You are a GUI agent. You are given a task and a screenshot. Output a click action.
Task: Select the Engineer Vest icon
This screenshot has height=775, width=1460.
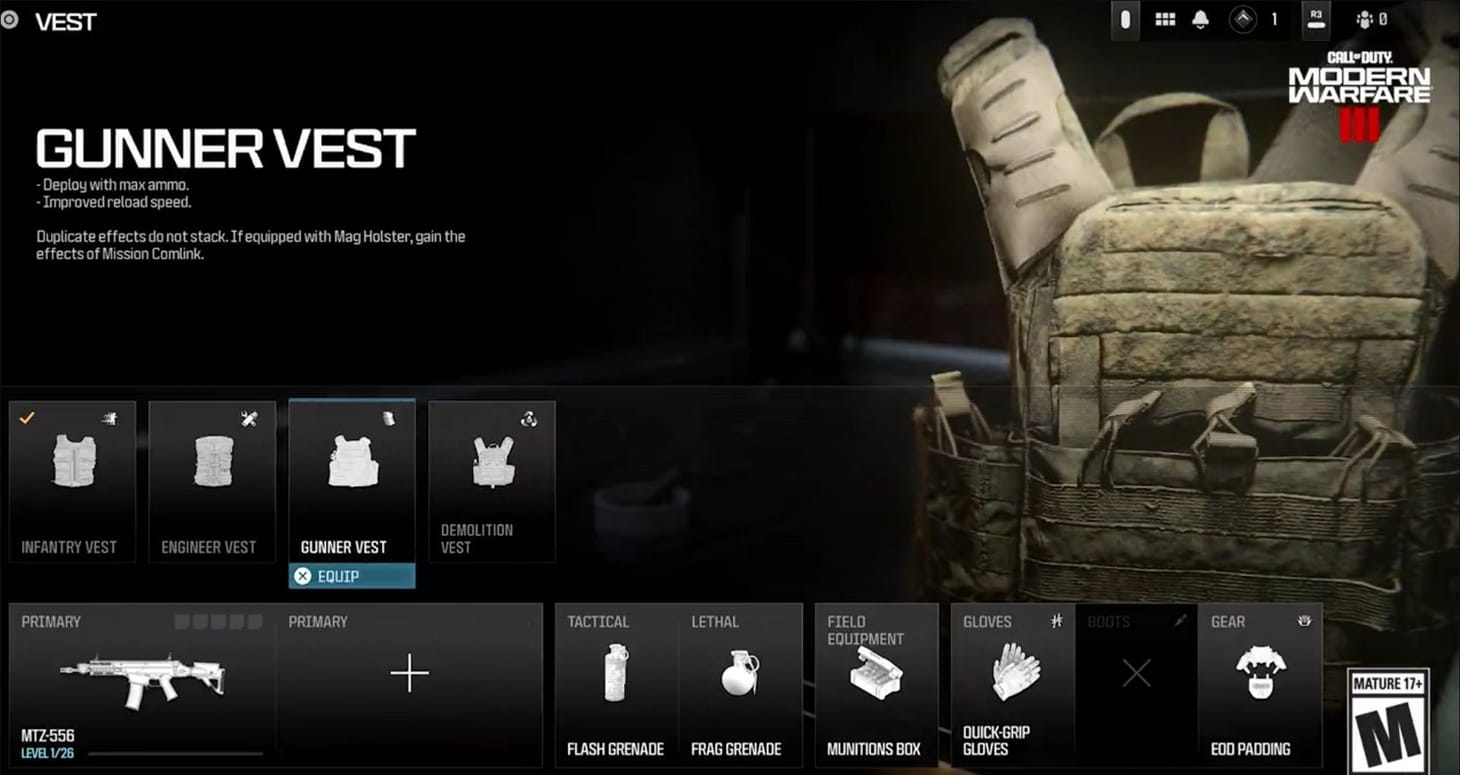click(x=212, y=460)
